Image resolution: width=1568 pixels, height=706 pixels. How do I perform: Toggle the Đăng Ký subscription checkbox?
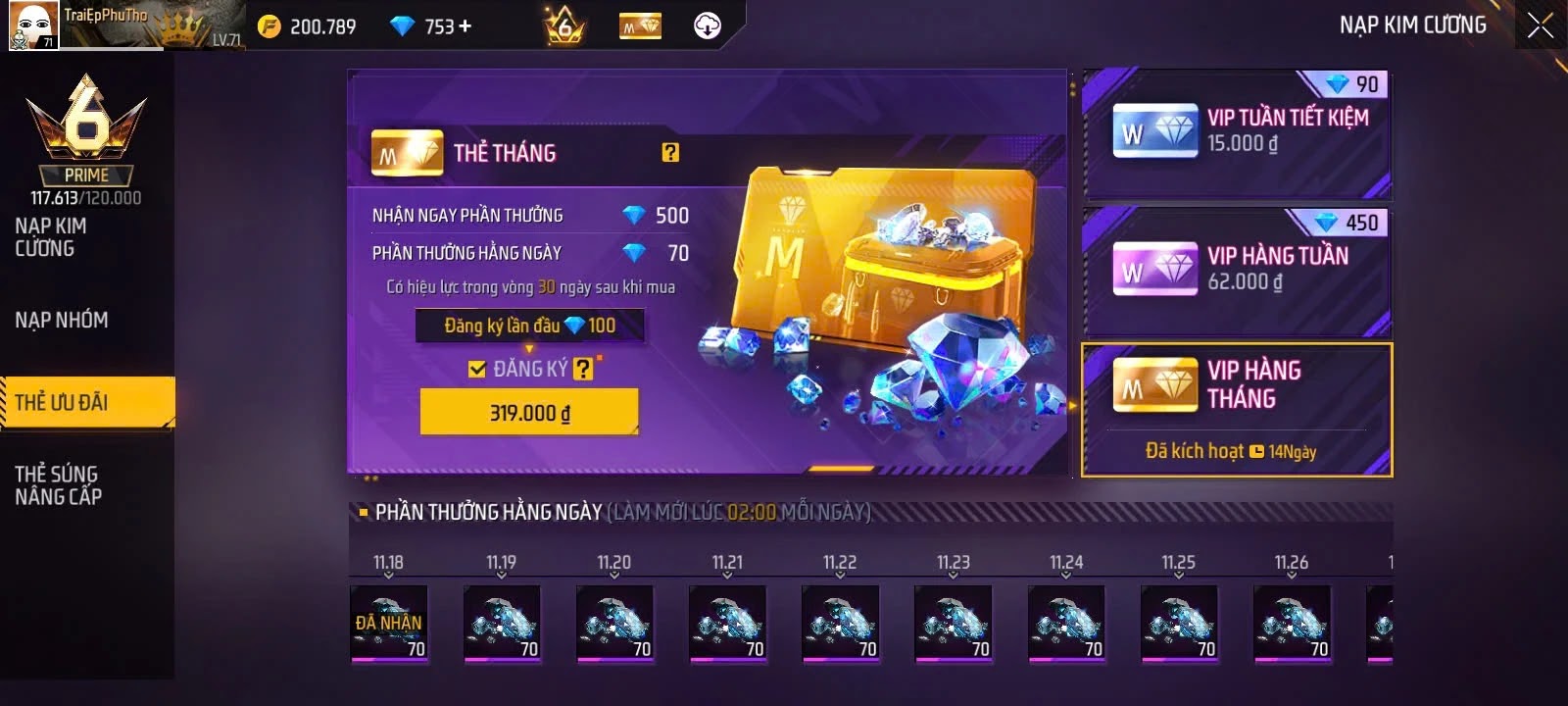[x=477, y=369]
